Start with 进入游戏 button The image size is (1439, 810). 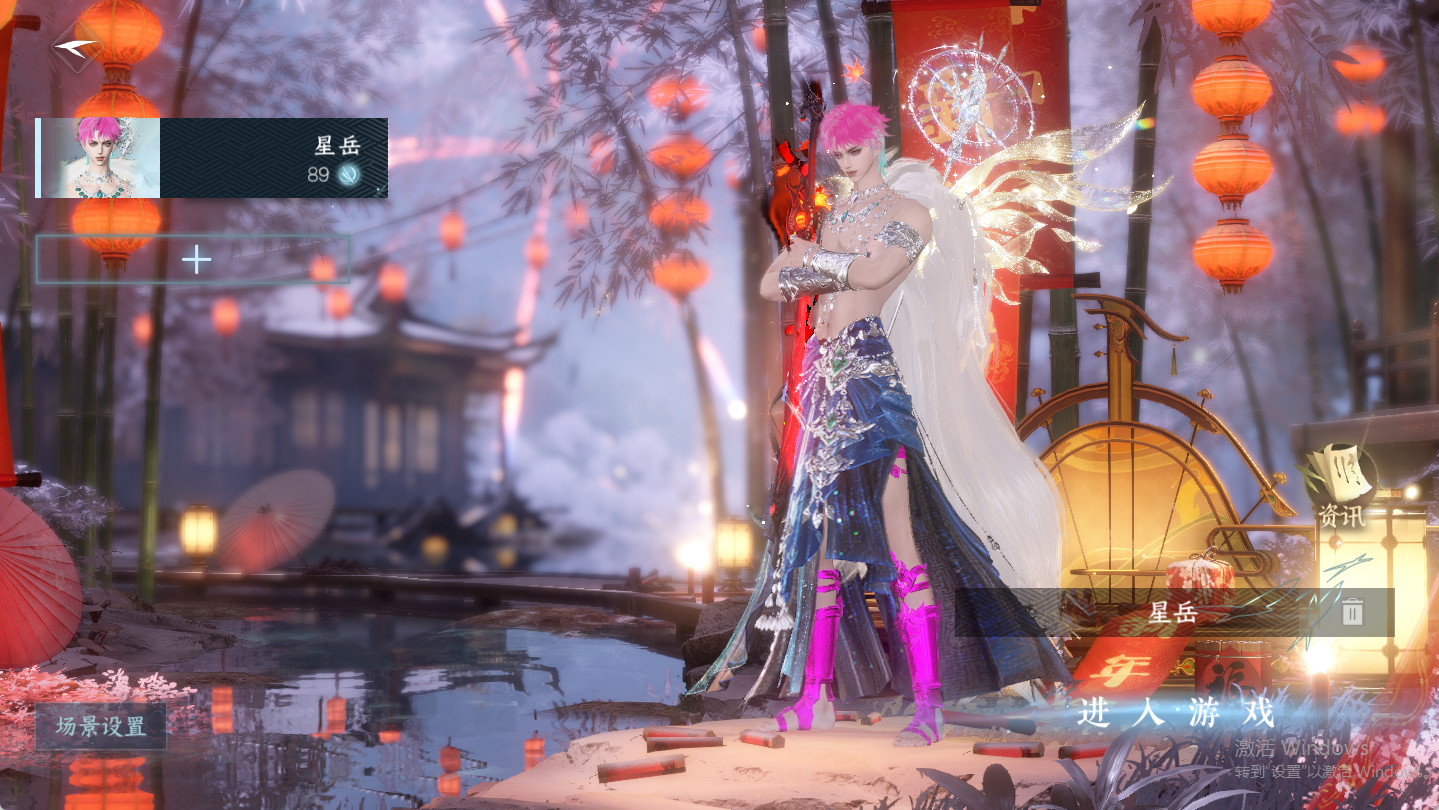coord(1177,714)
